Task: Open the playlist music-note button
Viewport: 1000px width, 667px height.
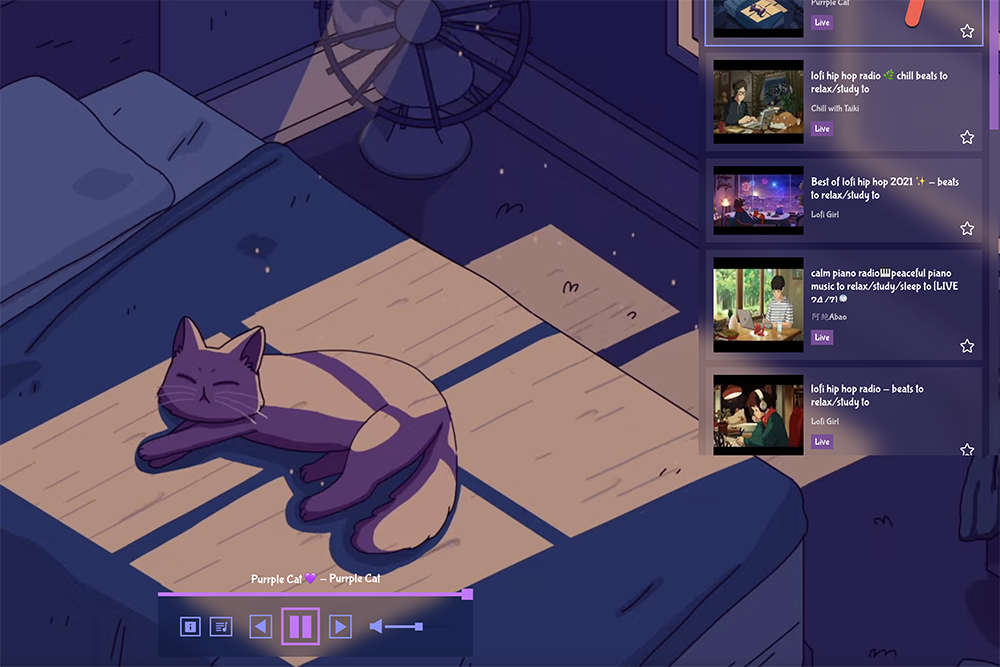Action: tap(221, 627)
